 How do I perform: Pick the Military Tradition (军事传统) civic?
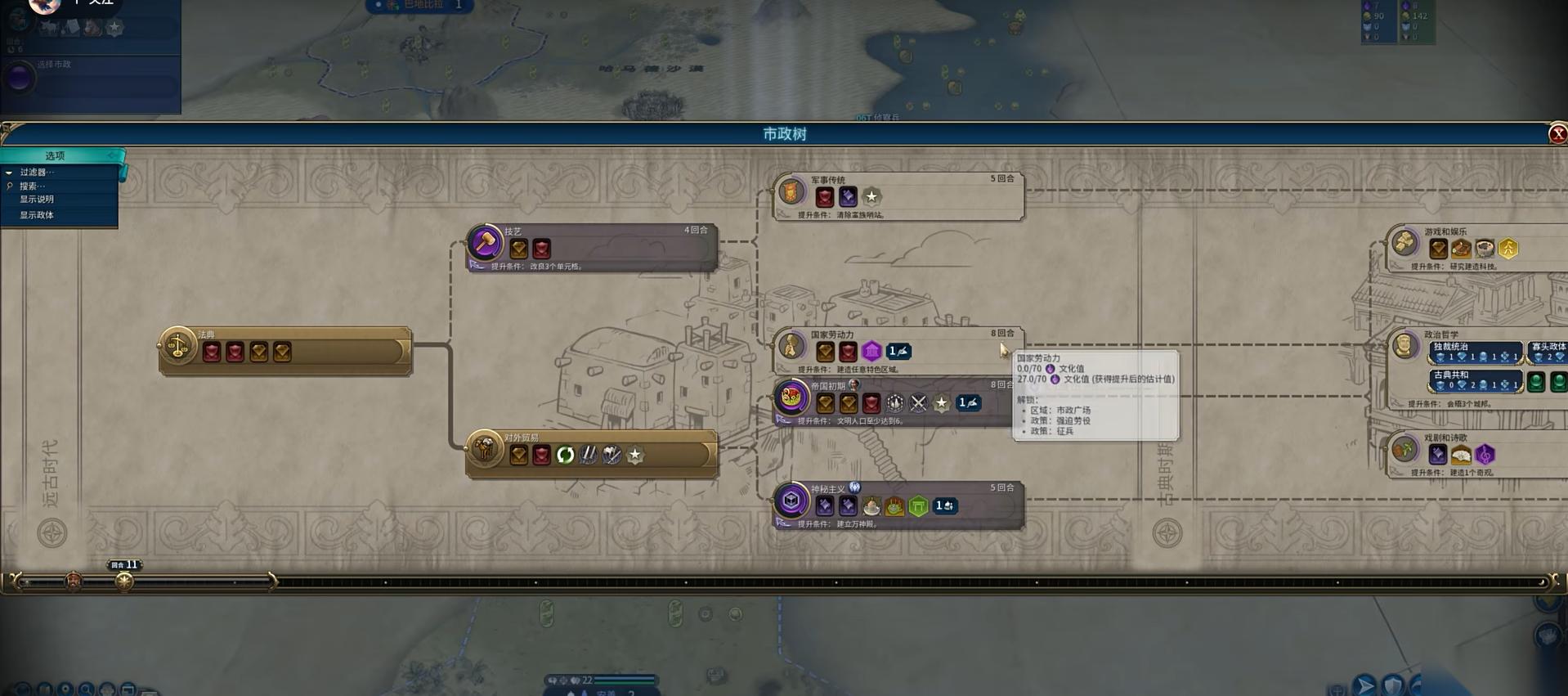coord(898,197)
